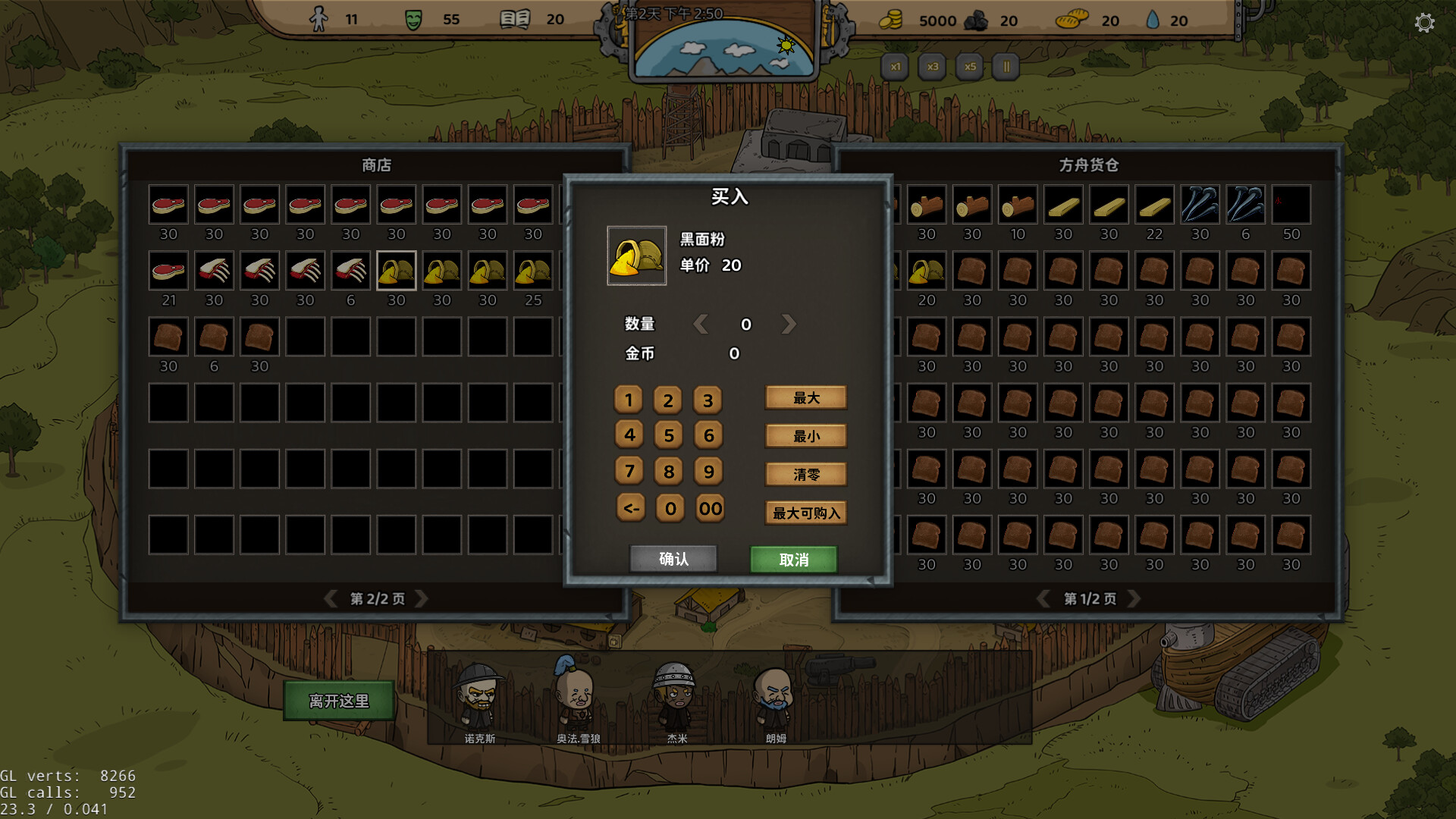Confirm the purchase with 确认

(x=673, y=559)
